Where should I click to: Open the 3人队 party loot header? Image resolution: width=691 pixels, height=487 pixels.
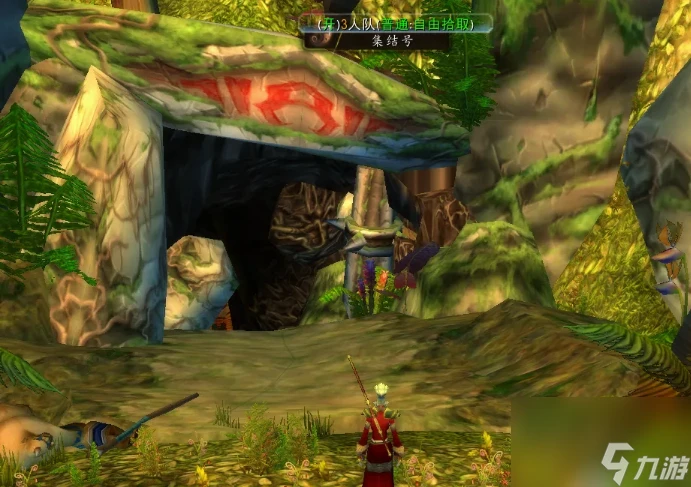pos(396,23)
